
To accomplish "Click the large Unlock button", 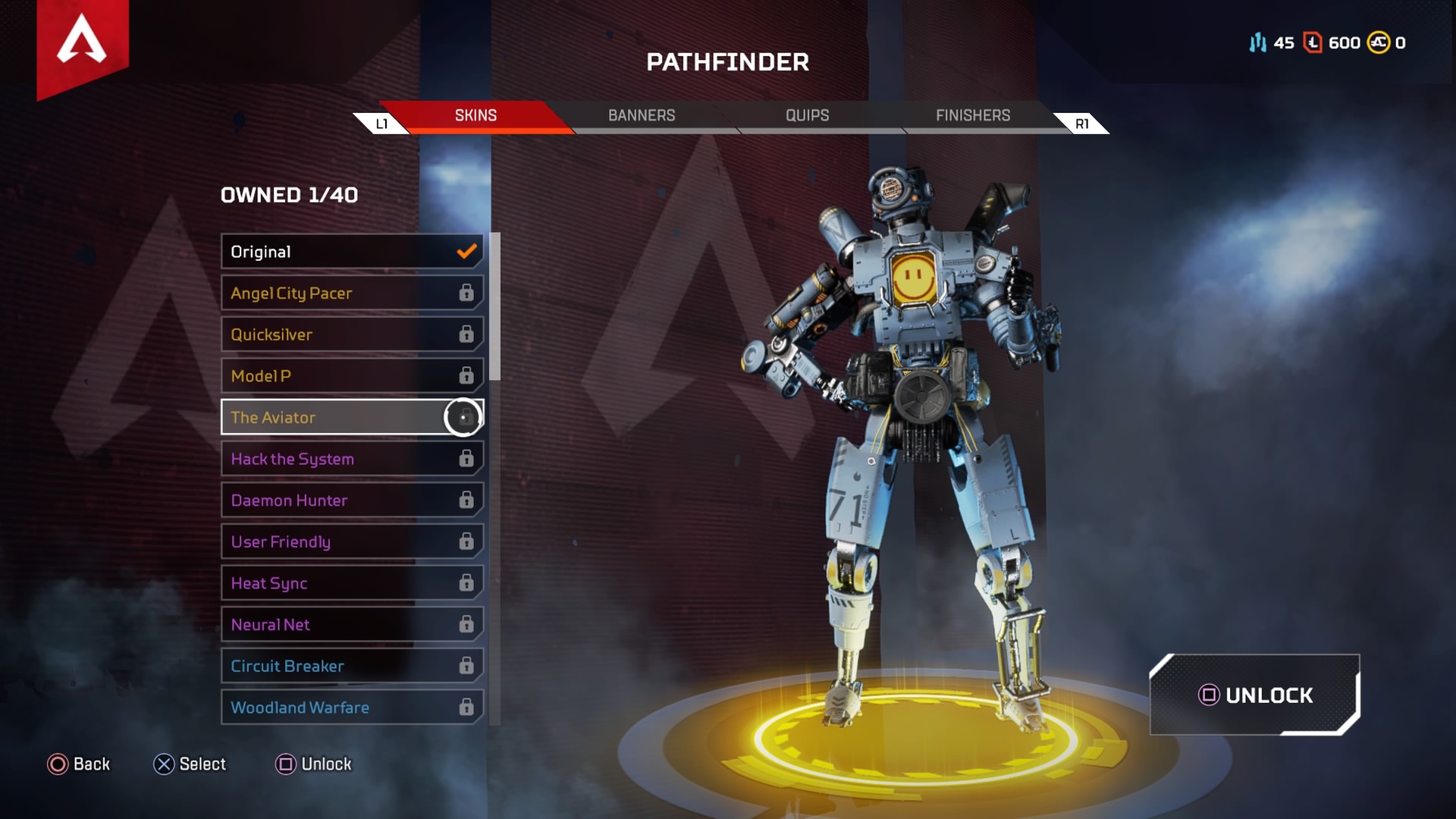I will [1255, 695].
